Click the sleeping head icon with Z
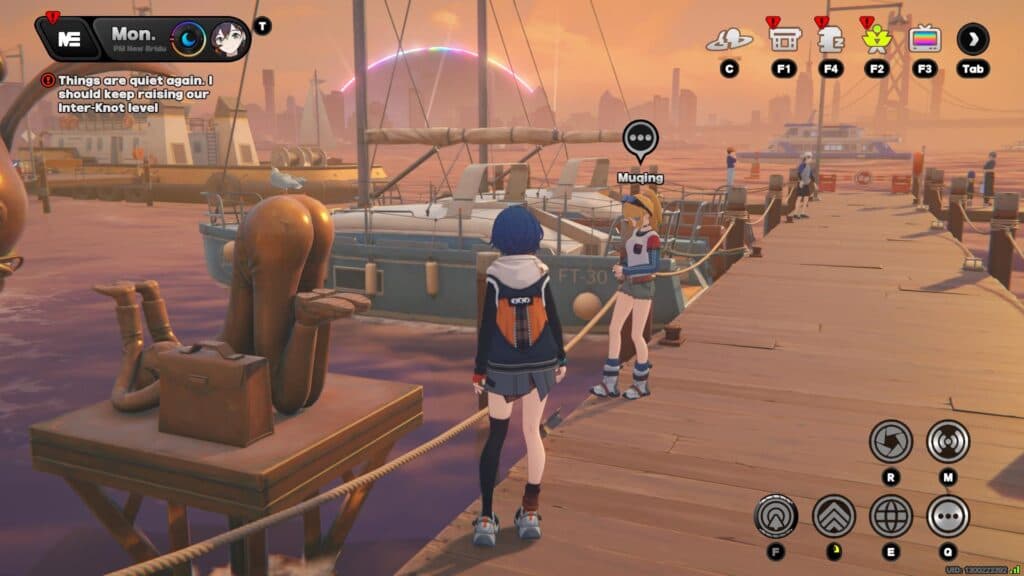1024x576 pixels. (831, 39)
